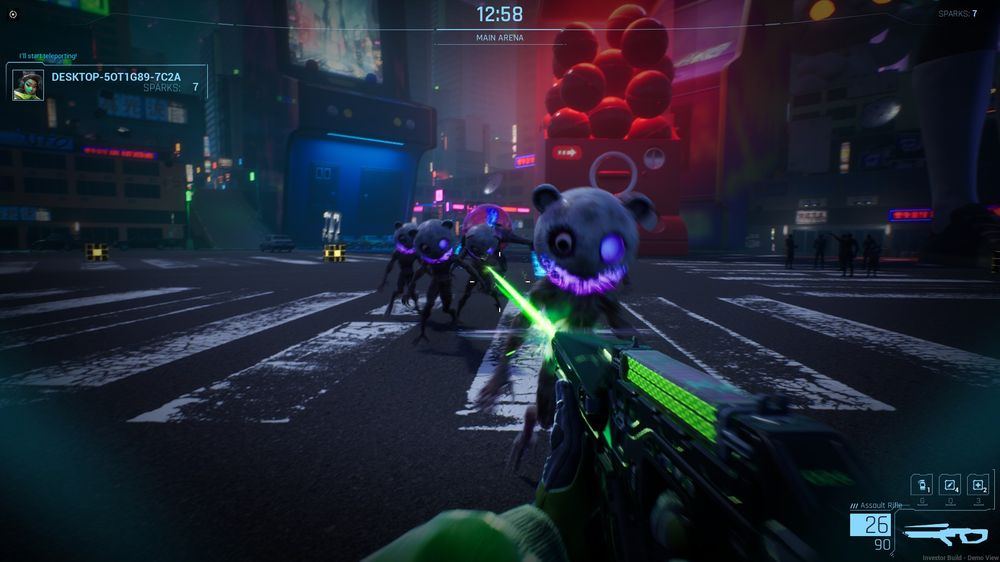Activate the medkit cross slot
Viewport: 1000px width, 562px height.
(978, 484)
